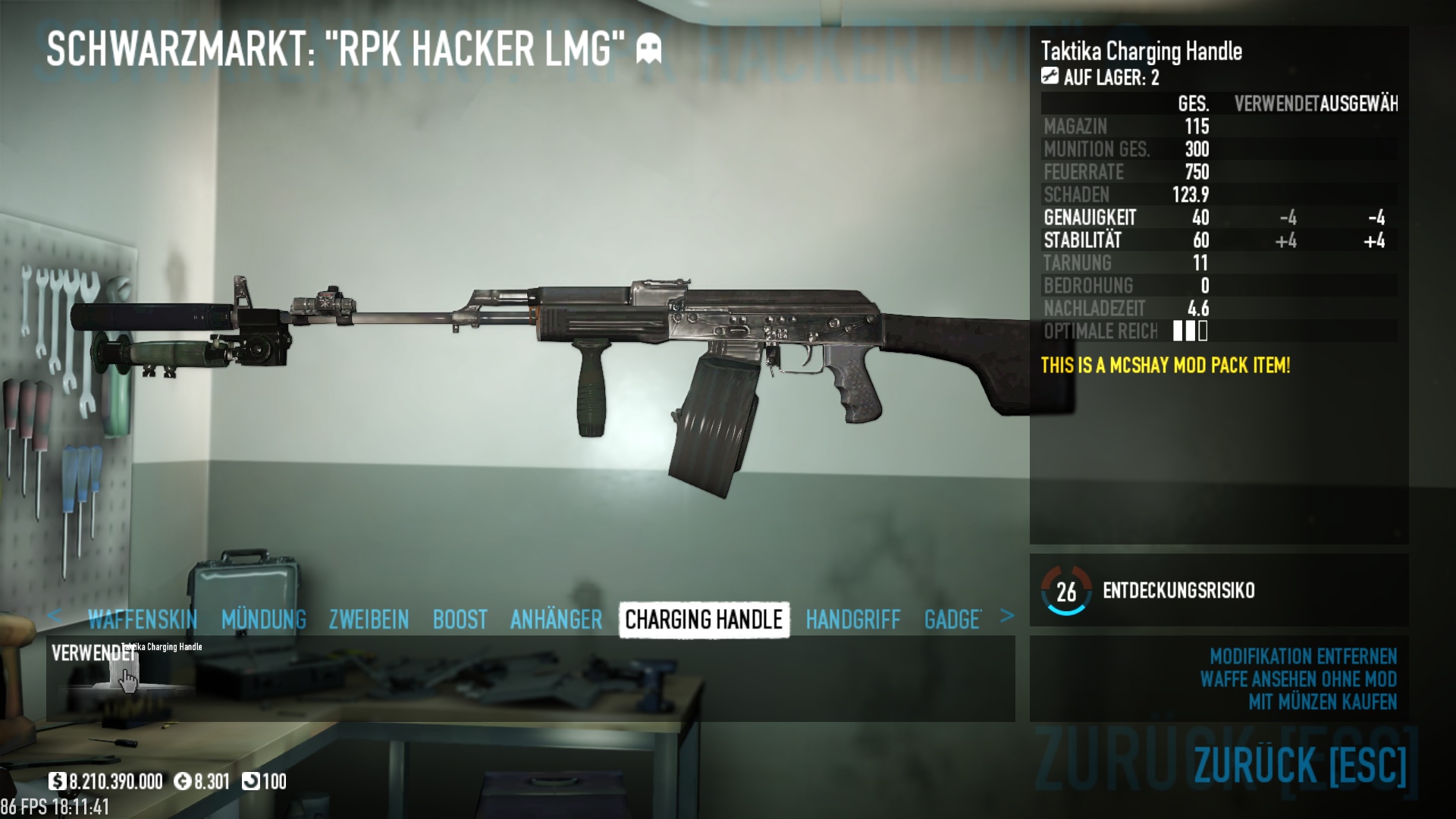Open the Mündung category tab
This screenshot has height=819, width=1456.
263,620
